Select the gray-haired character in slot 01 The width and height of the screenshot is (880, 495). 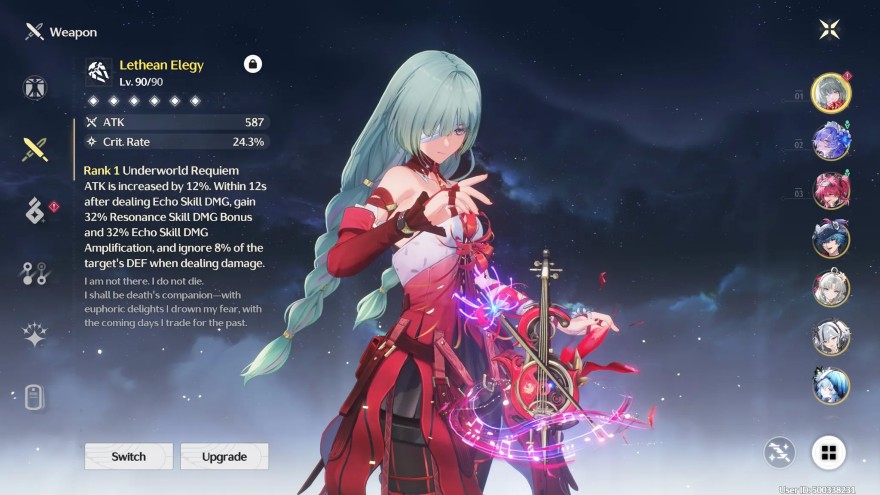coord(831,93)
